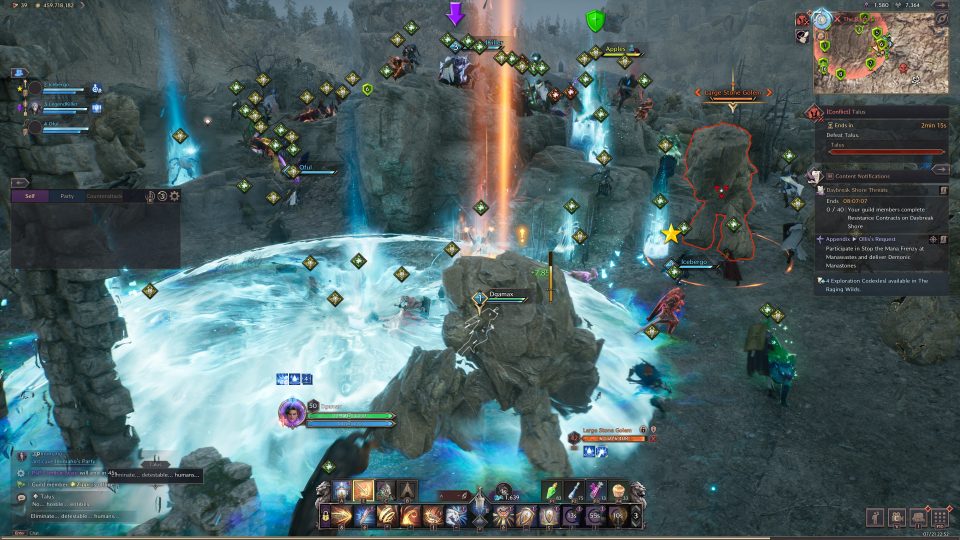Screen dimensions: 960x540
Task: Open the log panel gear settings
Action: tap(175, 196)
